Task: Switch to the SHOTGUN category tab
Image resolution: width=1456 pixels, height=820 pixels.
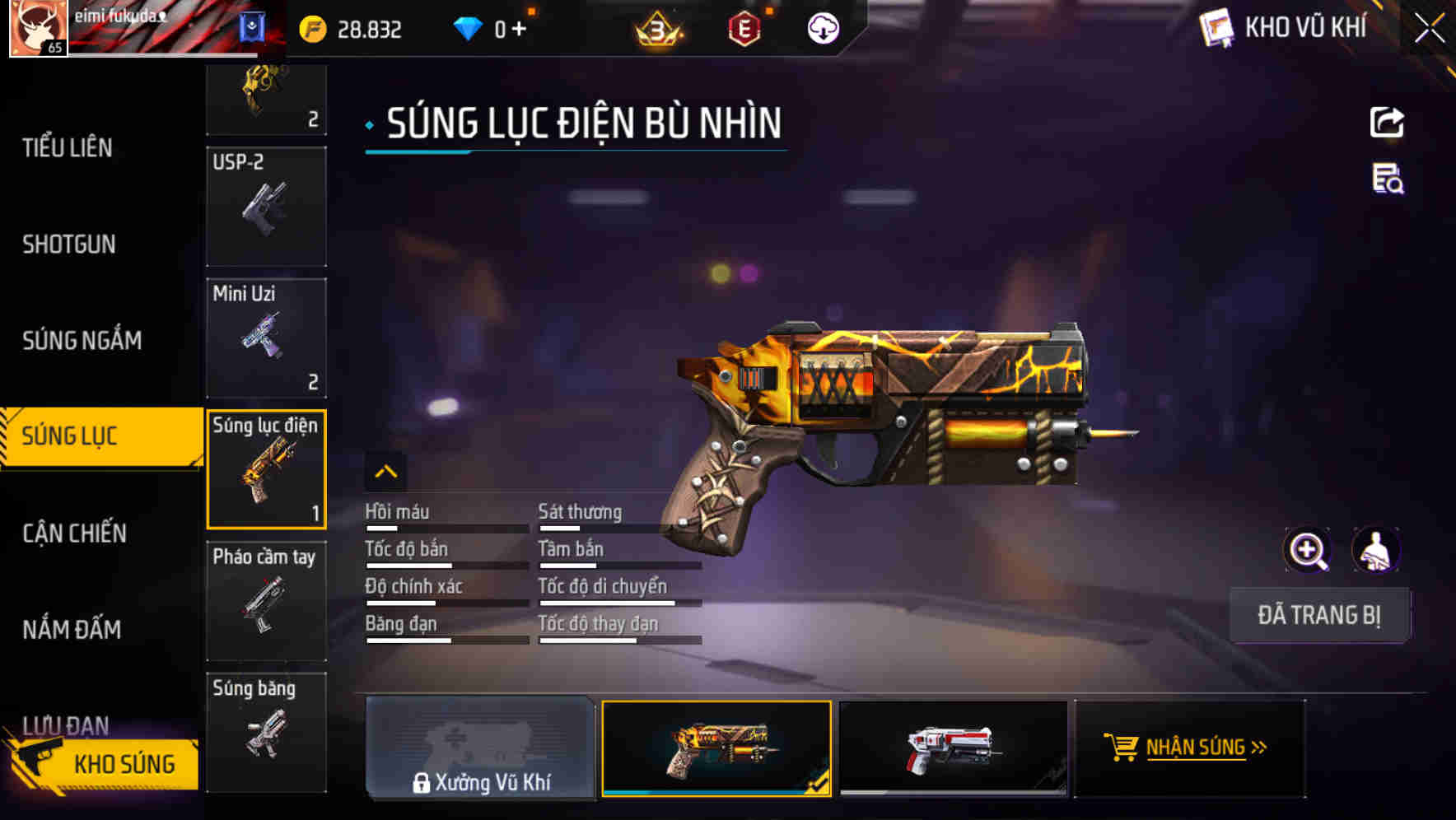Action: [70, 245]
